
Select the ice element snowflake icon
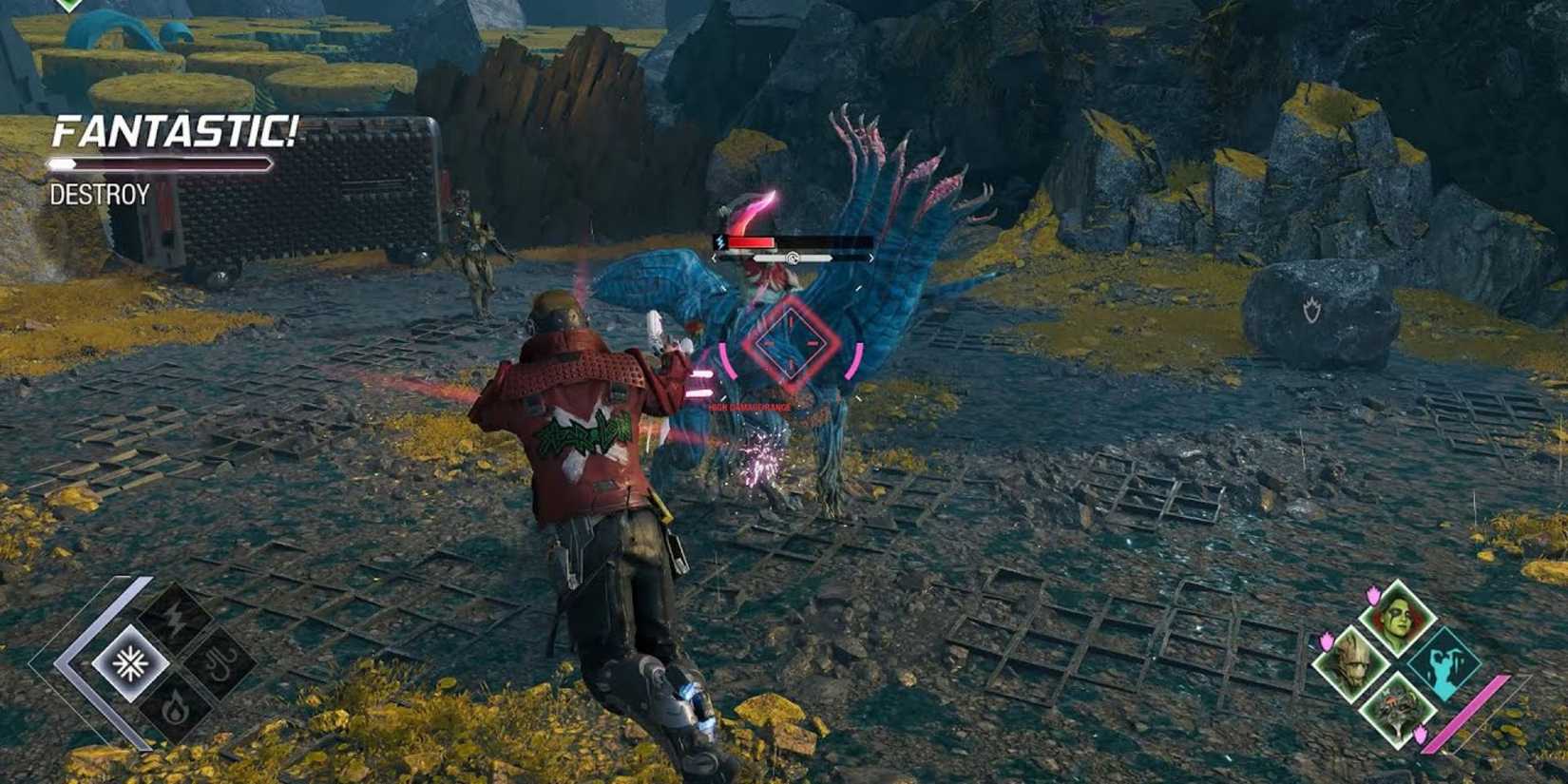click(131, 663)
